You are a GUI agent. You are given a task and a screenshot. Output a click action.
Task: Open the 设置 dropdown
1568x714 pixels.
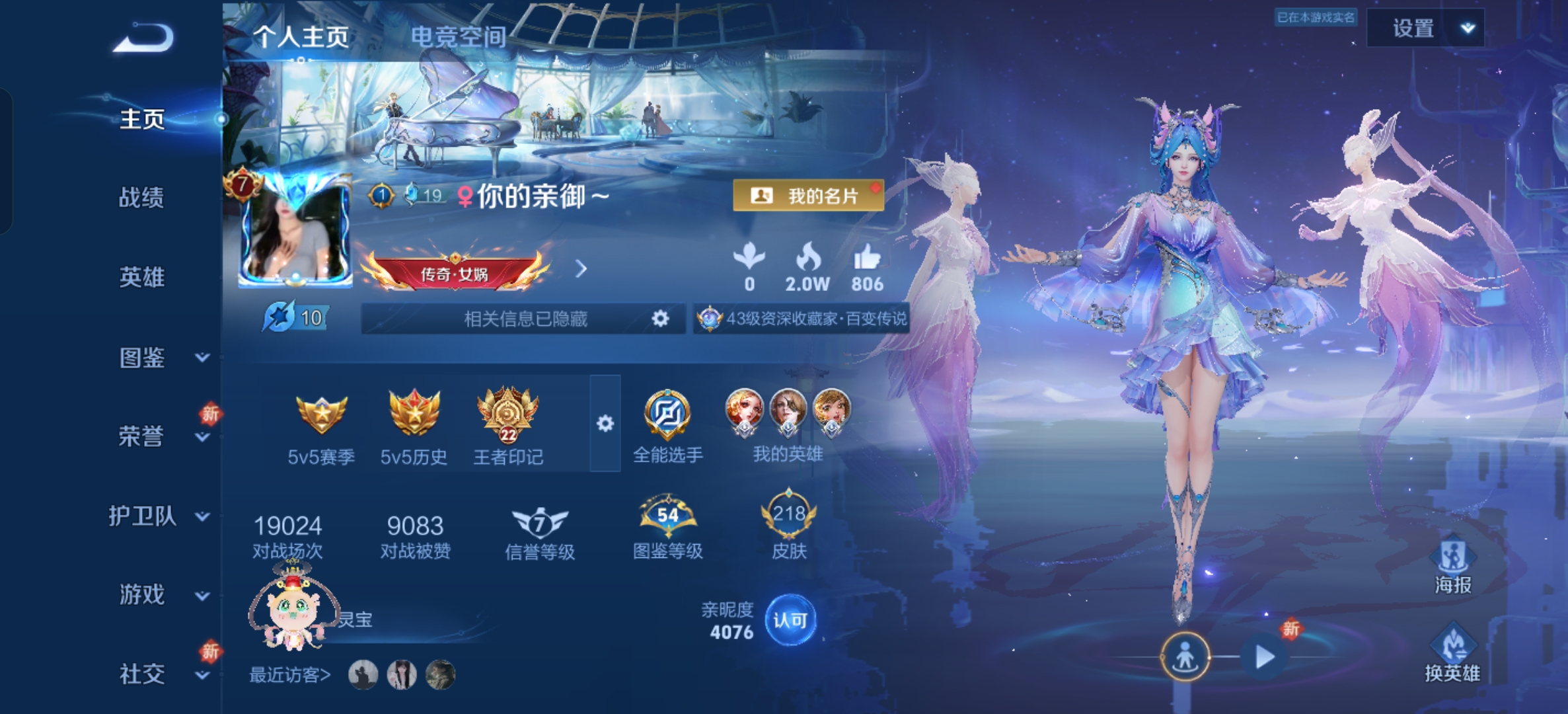tap(1425, 28)
